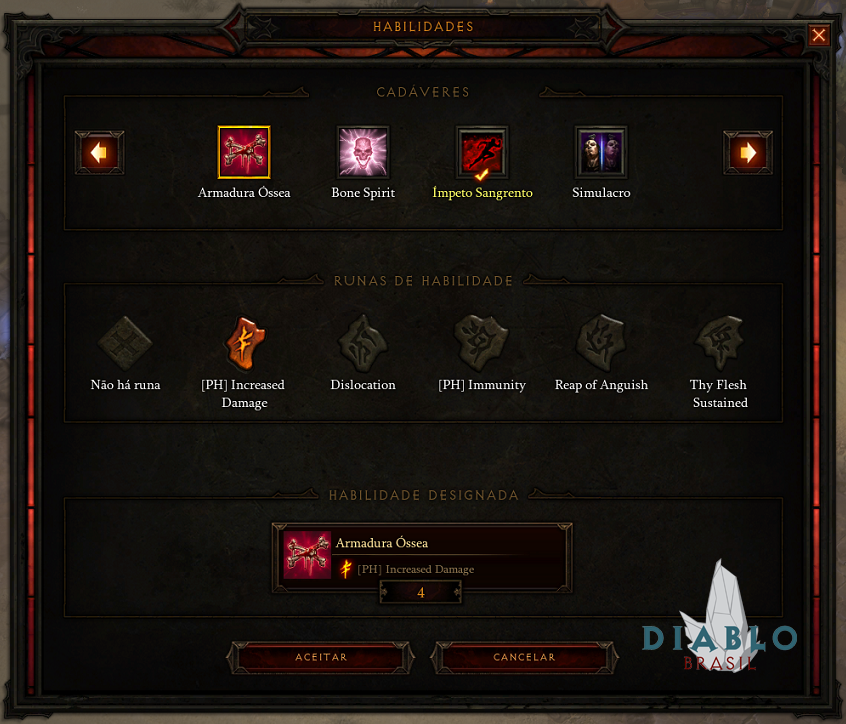Go to the next skill category
This screenshot has width=846, height=724.
(x=747, y=153)
